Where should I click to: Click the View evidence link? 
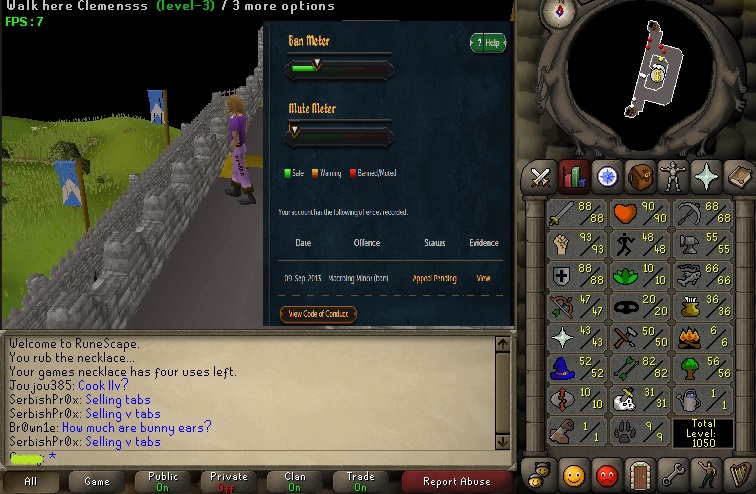pos(484,278)
